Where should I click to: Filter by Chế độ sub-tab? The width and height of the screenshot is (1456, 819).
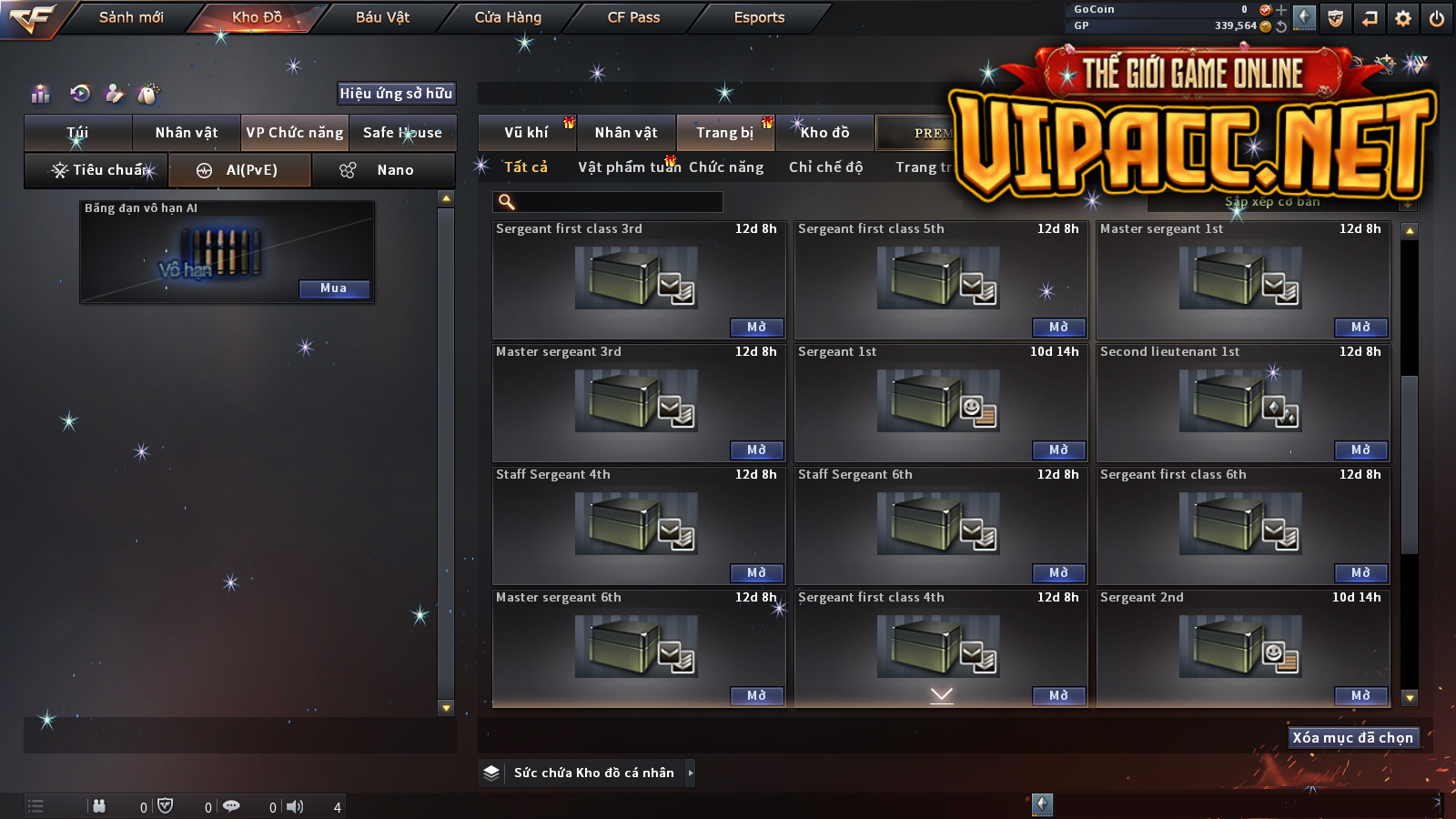tap(825, 167)
